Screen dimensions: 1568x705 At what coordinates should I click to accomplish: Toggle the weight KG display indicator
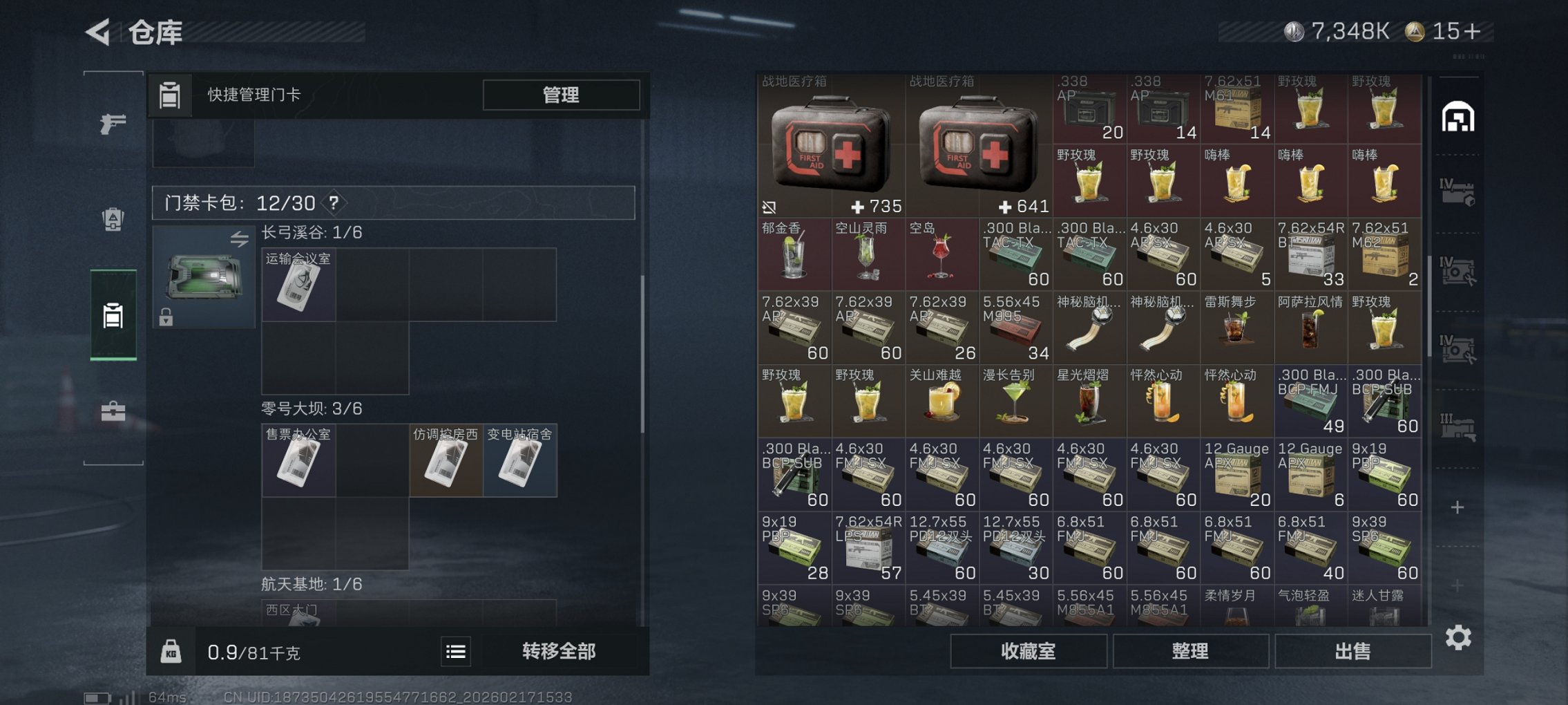click(x=170, y=650)
